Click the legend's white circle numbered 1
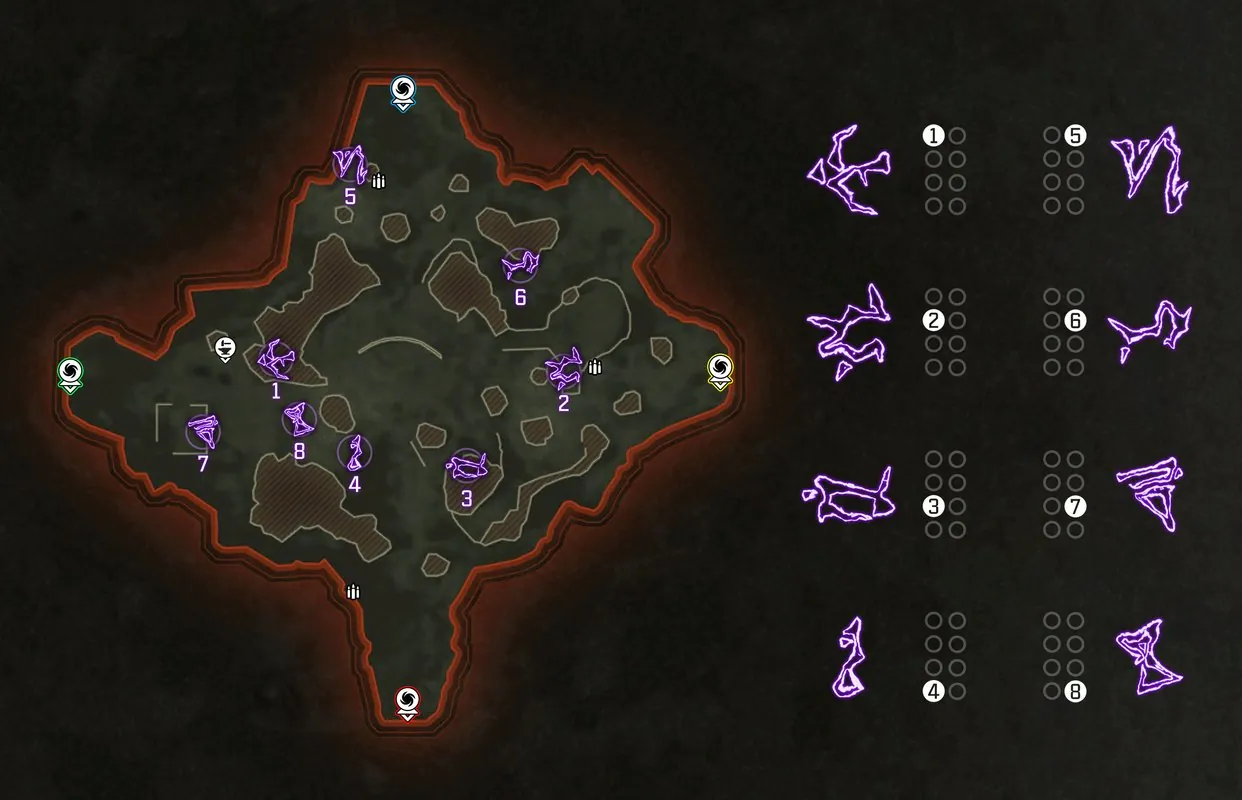The image size is (1242, 800). [x=934, y=135]
